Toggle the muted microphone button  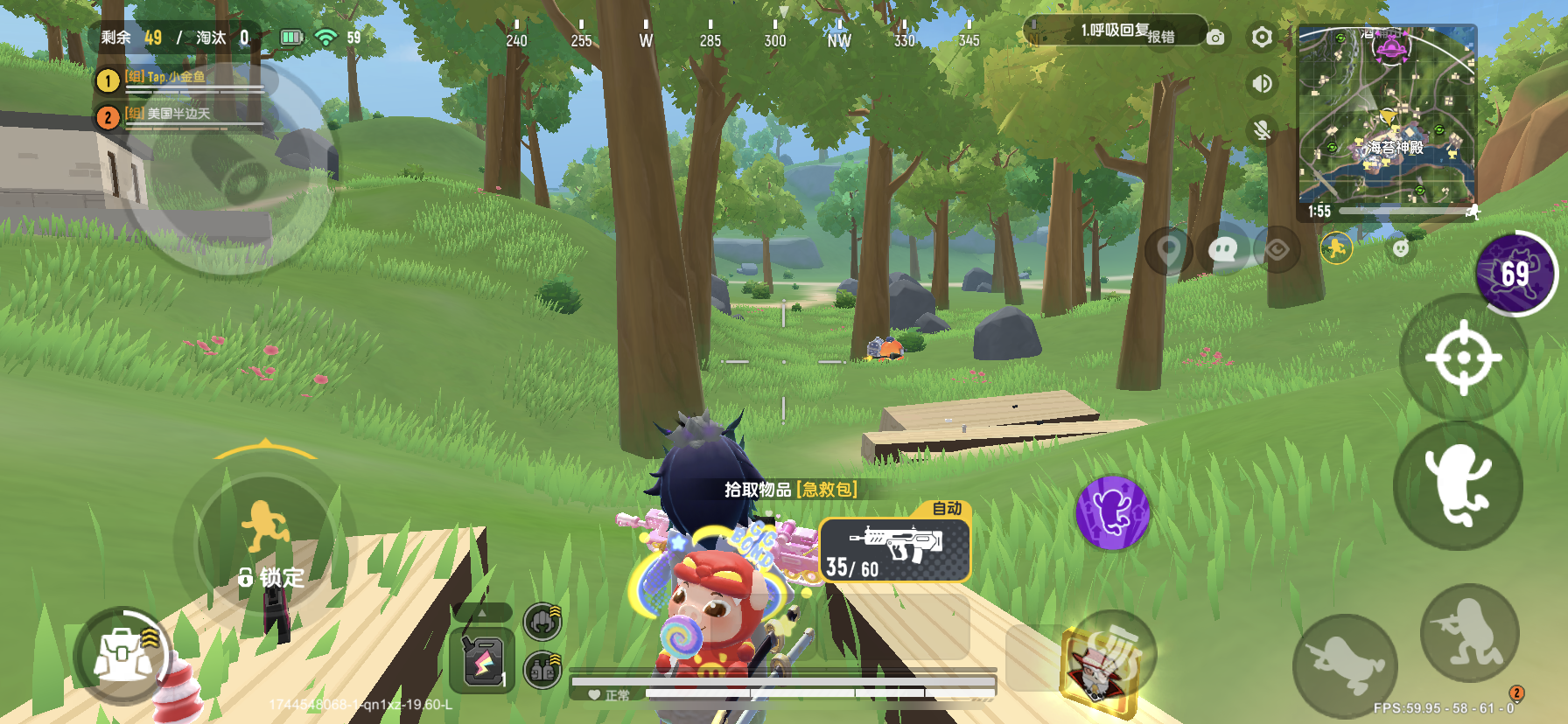(1261, 130)
